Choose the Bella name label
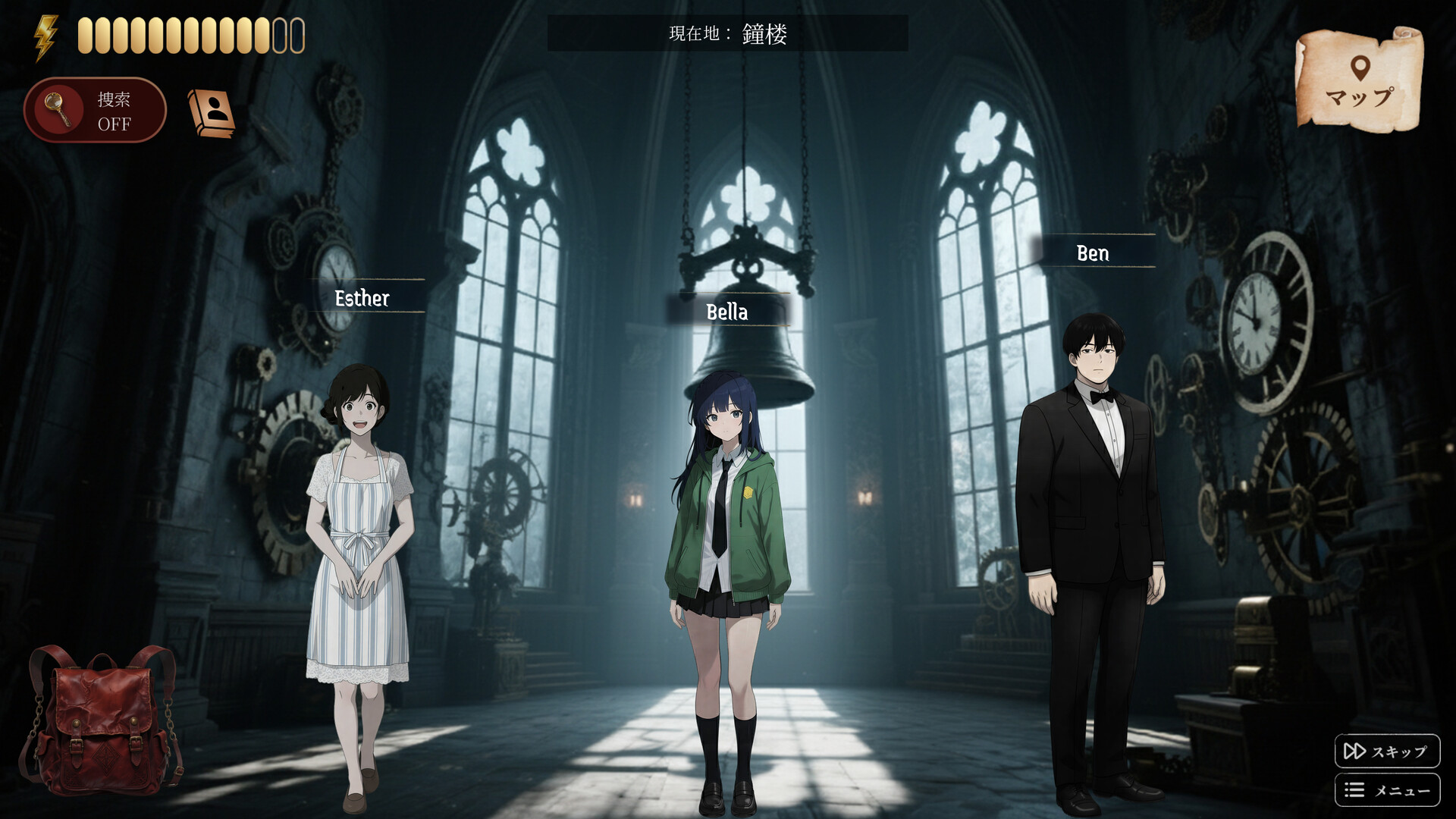The image size is (1456, 819). click(x=727, y=311)
